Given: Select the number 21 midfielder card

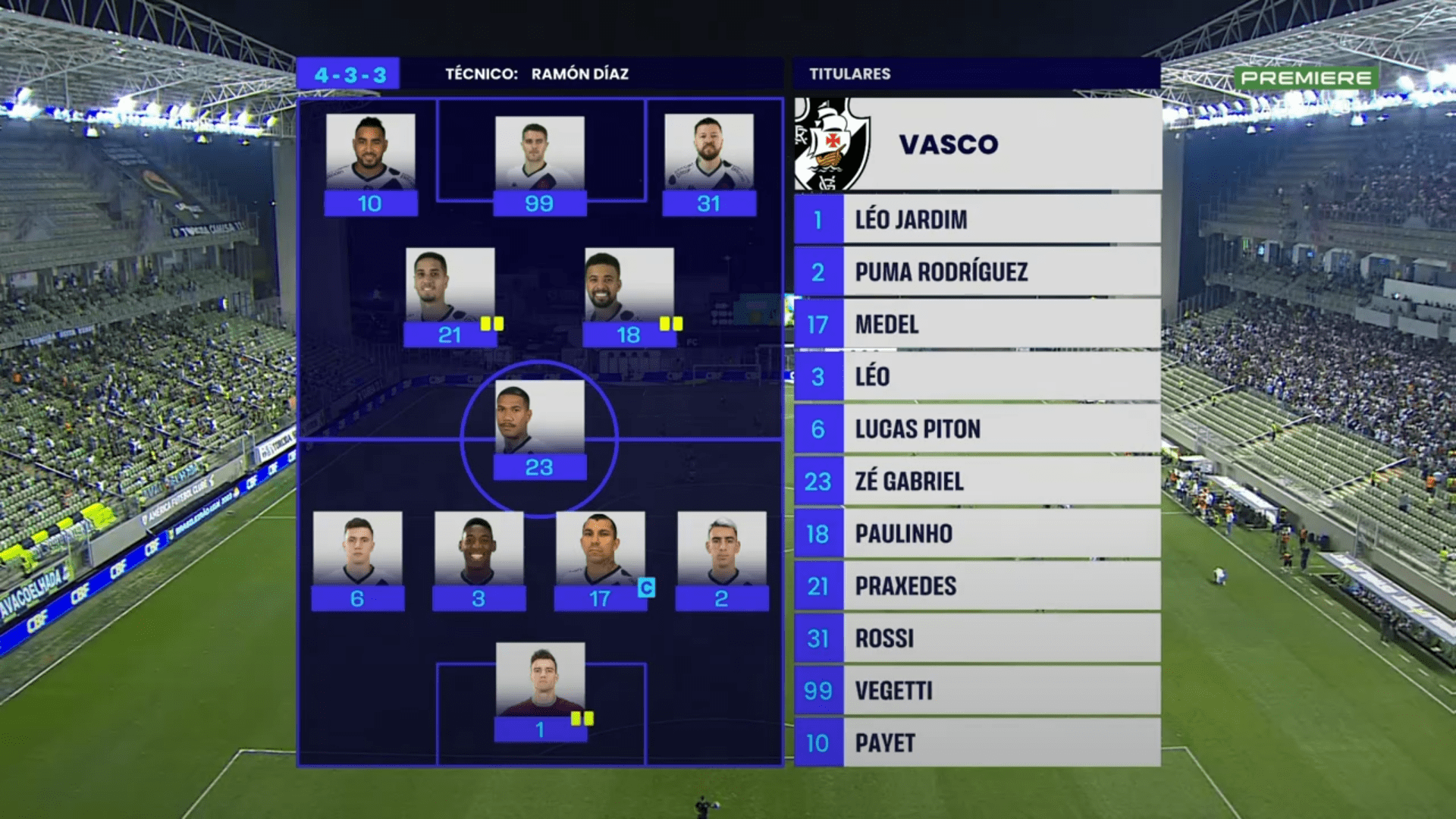Looking at the screenshot, I should click(450, 297).
